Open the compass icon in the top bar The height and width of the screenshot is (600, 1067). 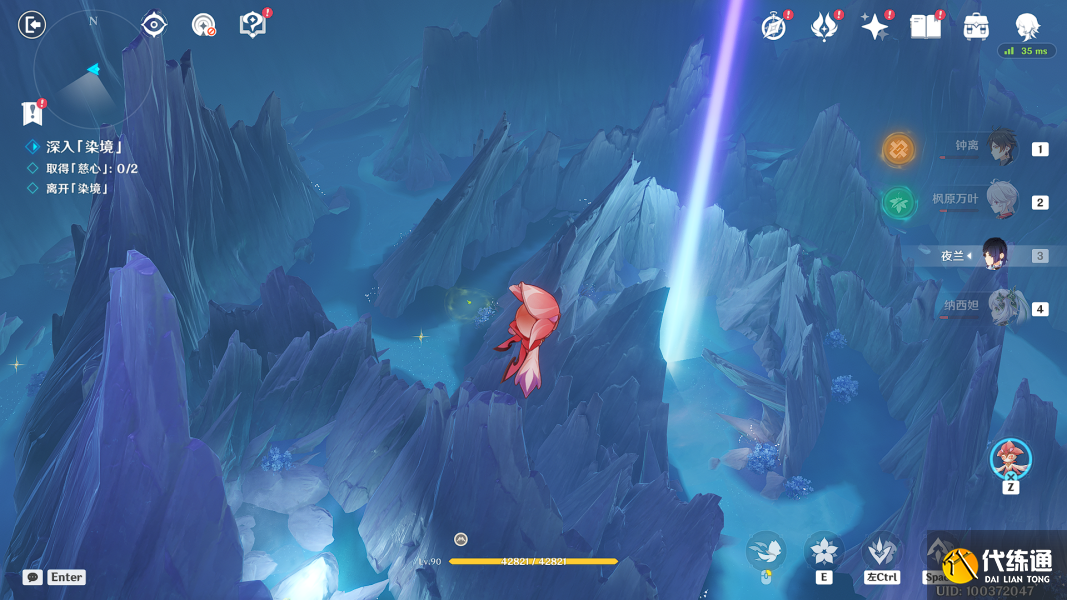[x=773, y=27]
